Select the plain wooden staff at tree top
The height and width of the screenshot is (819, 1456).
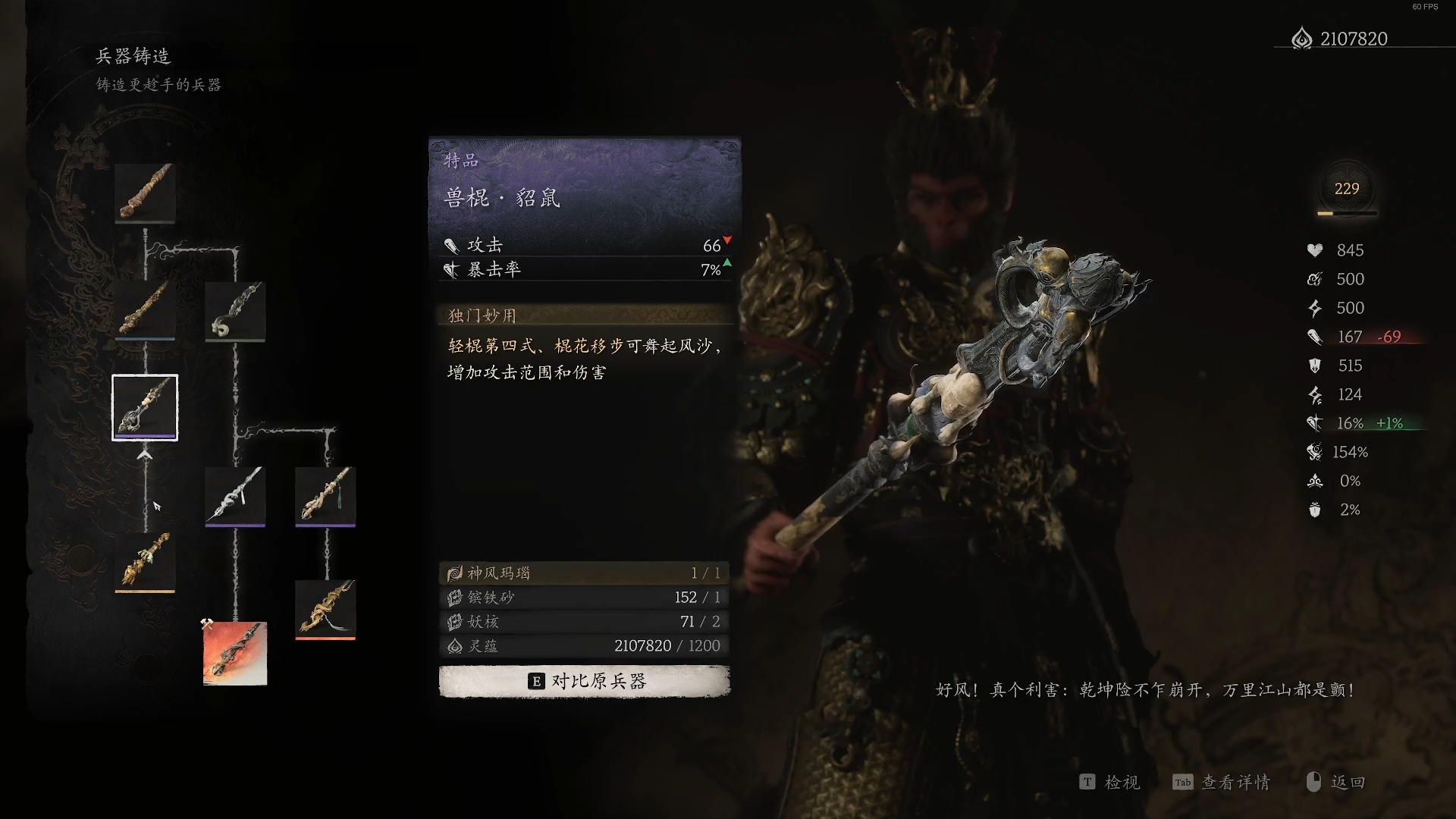[145, 193]
